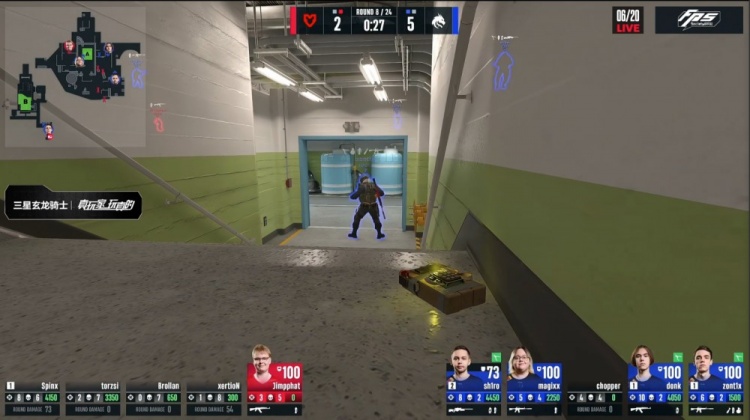
Task: Select xertioN's player panel
Action: (x=213, y=397)
